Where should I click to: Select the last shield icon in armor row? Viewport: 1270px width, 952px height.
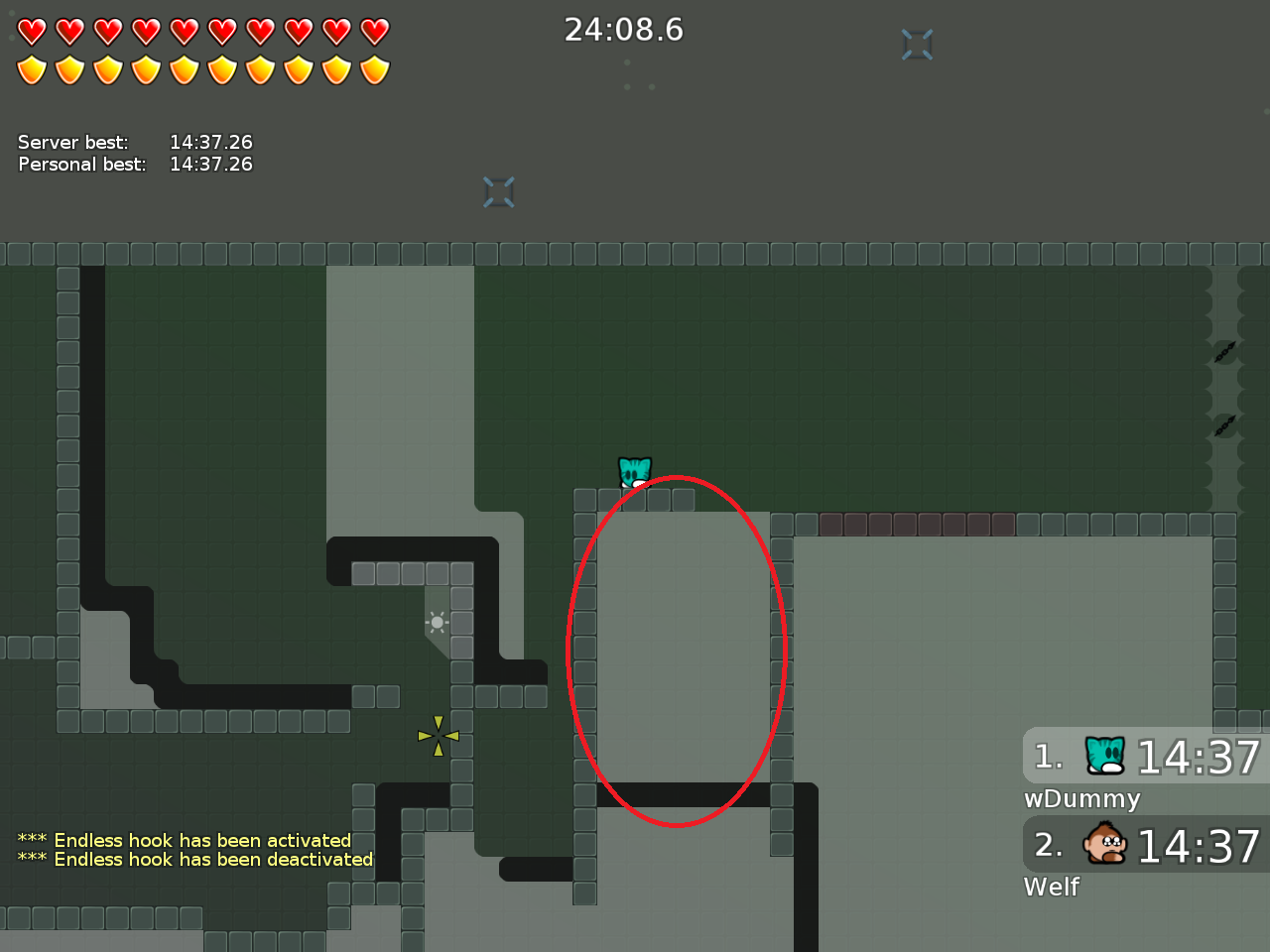372,67
